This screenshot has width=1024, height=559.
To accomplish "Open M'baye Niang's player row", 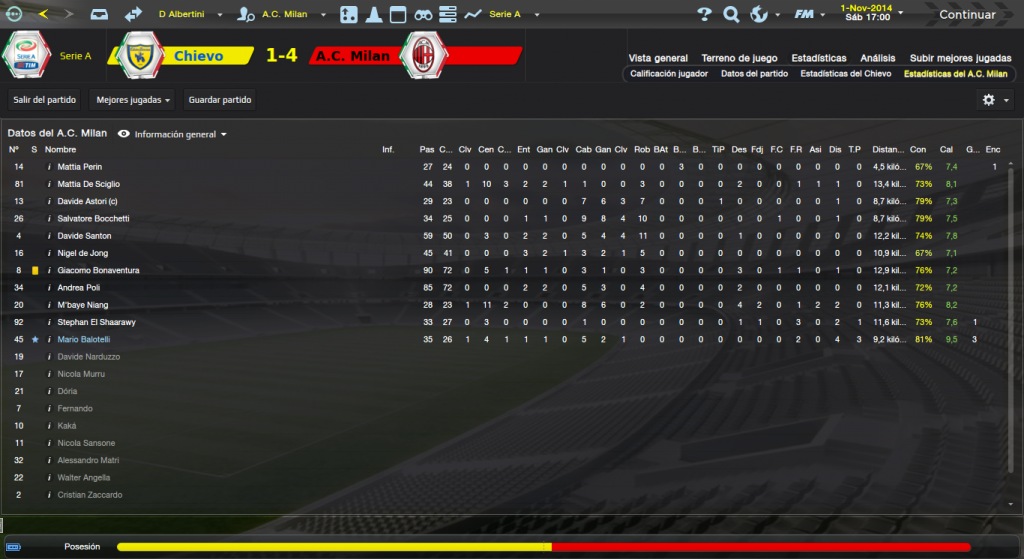I will 83,305.
